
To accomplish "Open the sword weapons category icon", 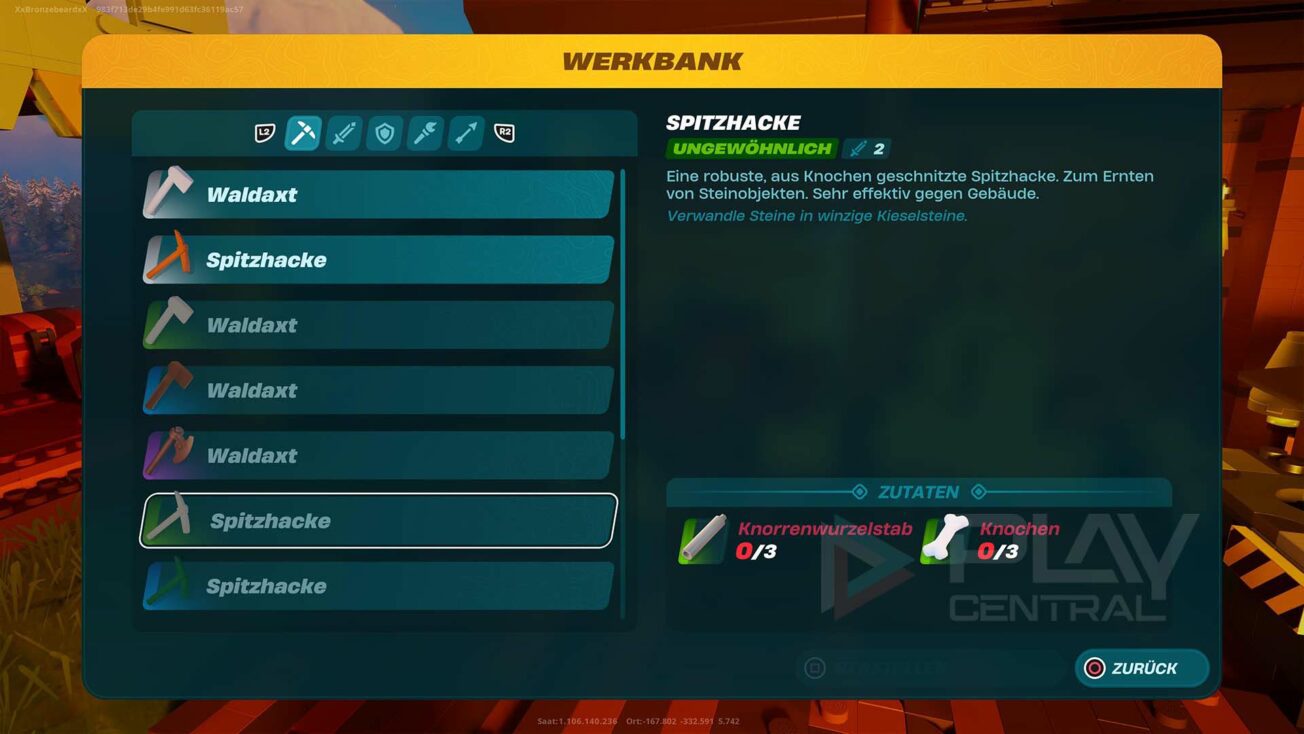I will point(343,134).
